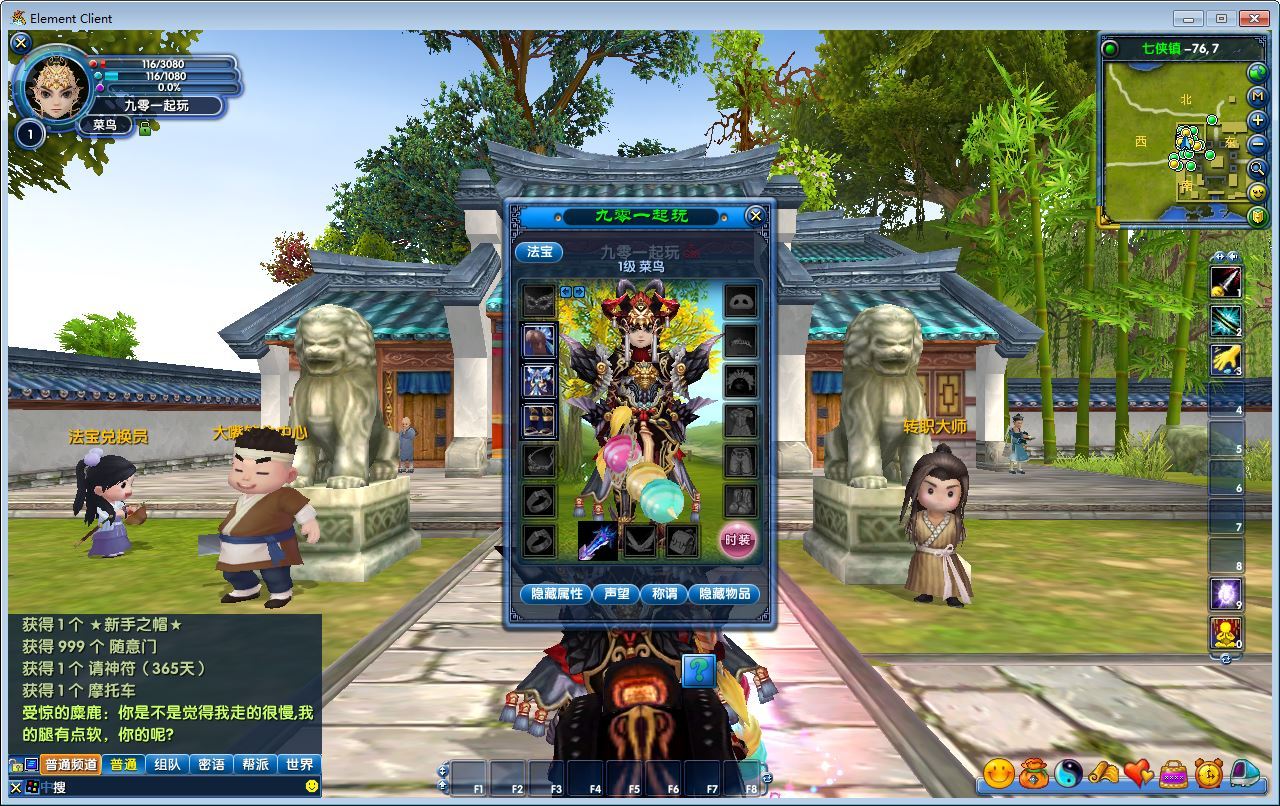Click the minimap magnifying glass search button
This screenshot has height=806, width=1280.
(x=1258, y=169)
